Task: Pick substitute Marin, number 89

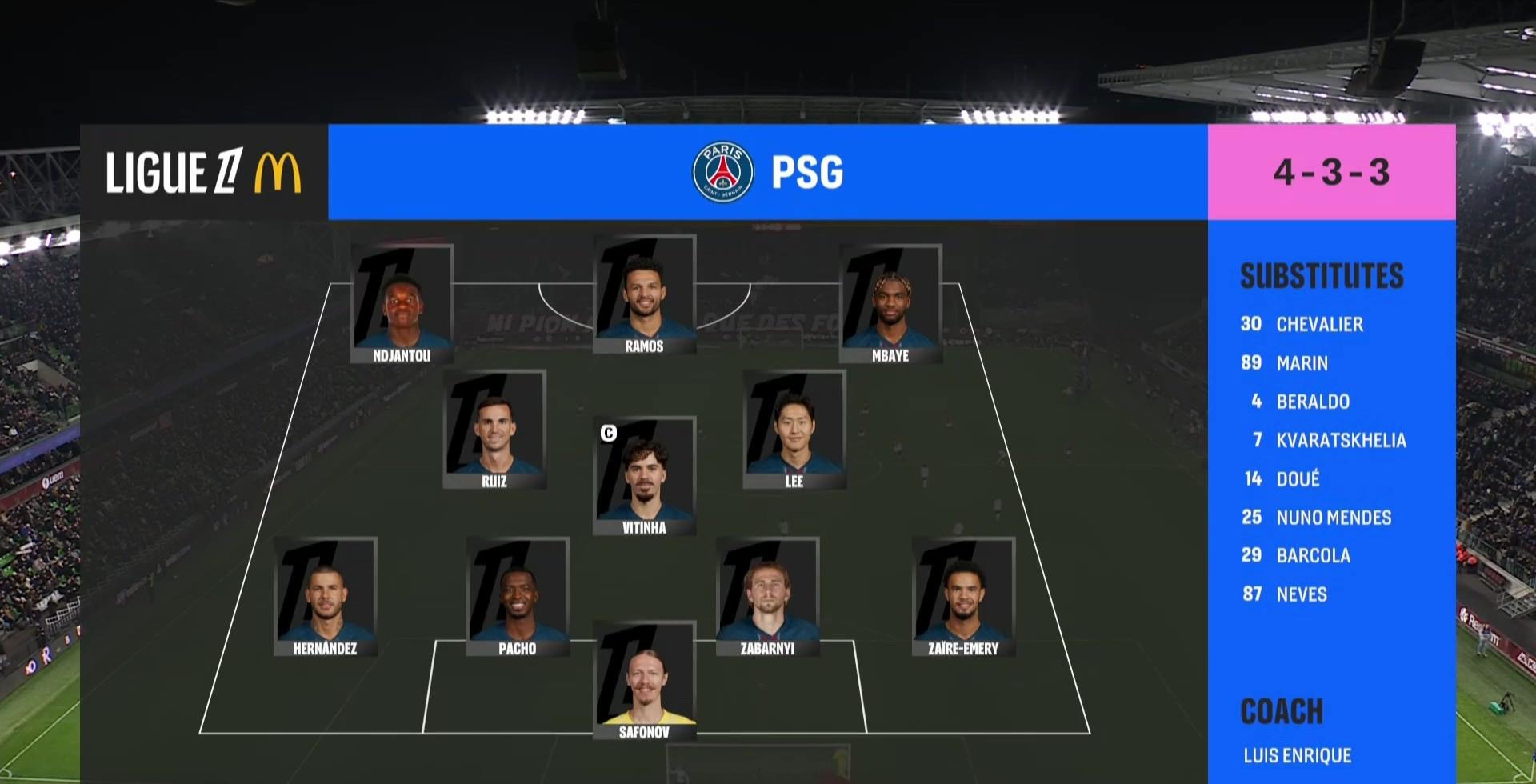Action: pyautogui.click(x=1302, y=363)
